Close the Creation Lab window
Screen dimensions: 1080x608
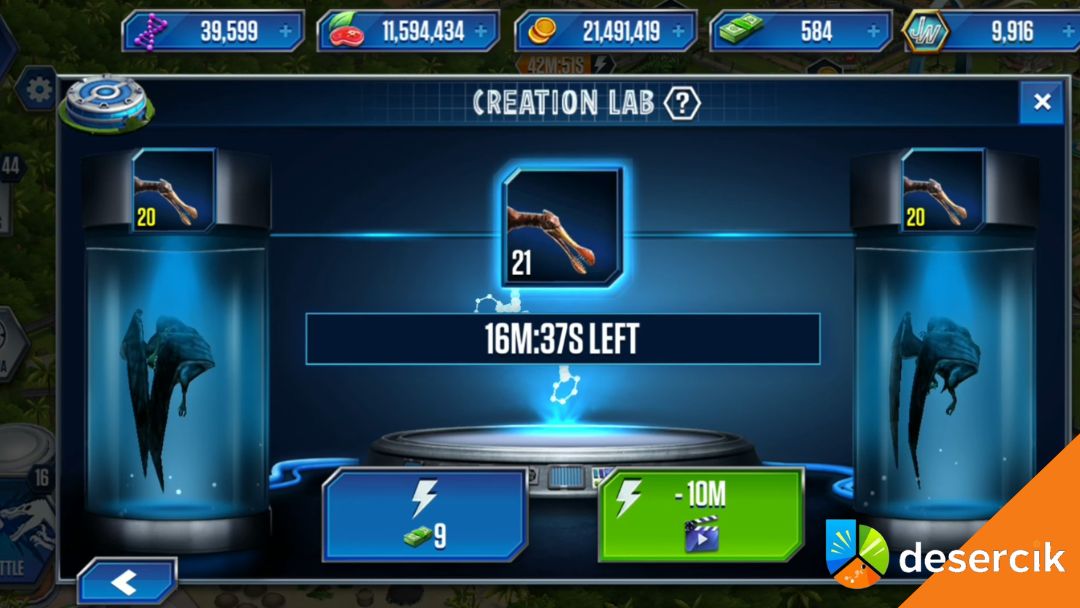pos(1041,102)
